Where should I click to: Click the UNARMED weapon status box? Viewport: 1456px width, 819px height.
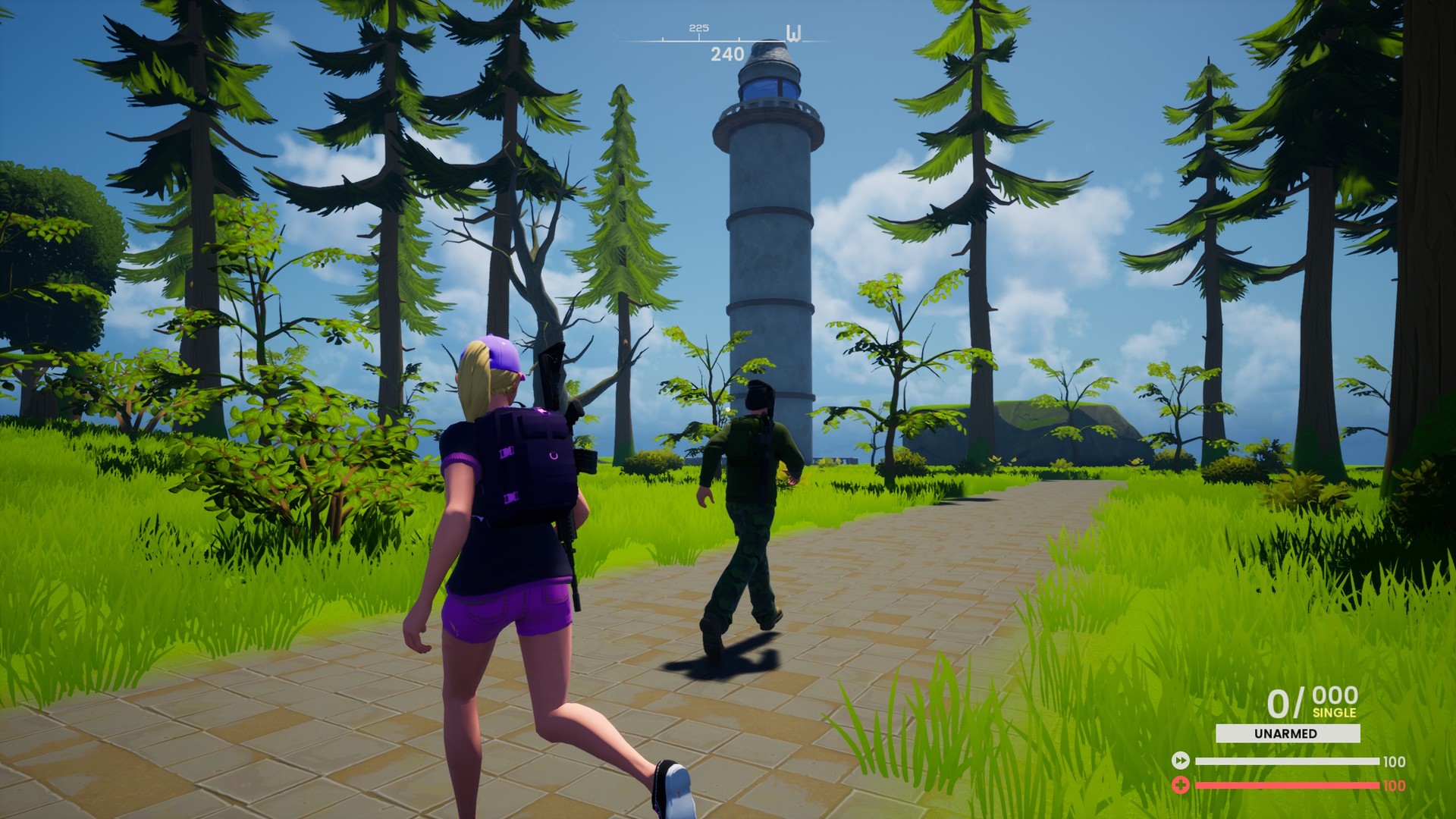click(1288, 733)
